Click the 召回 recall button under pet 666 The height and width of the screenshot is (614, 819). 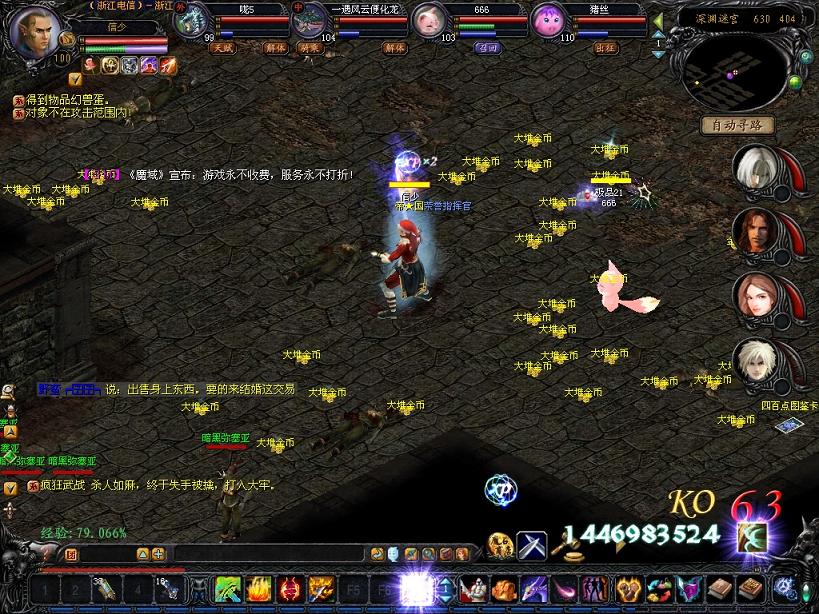[x=487, y=47]
